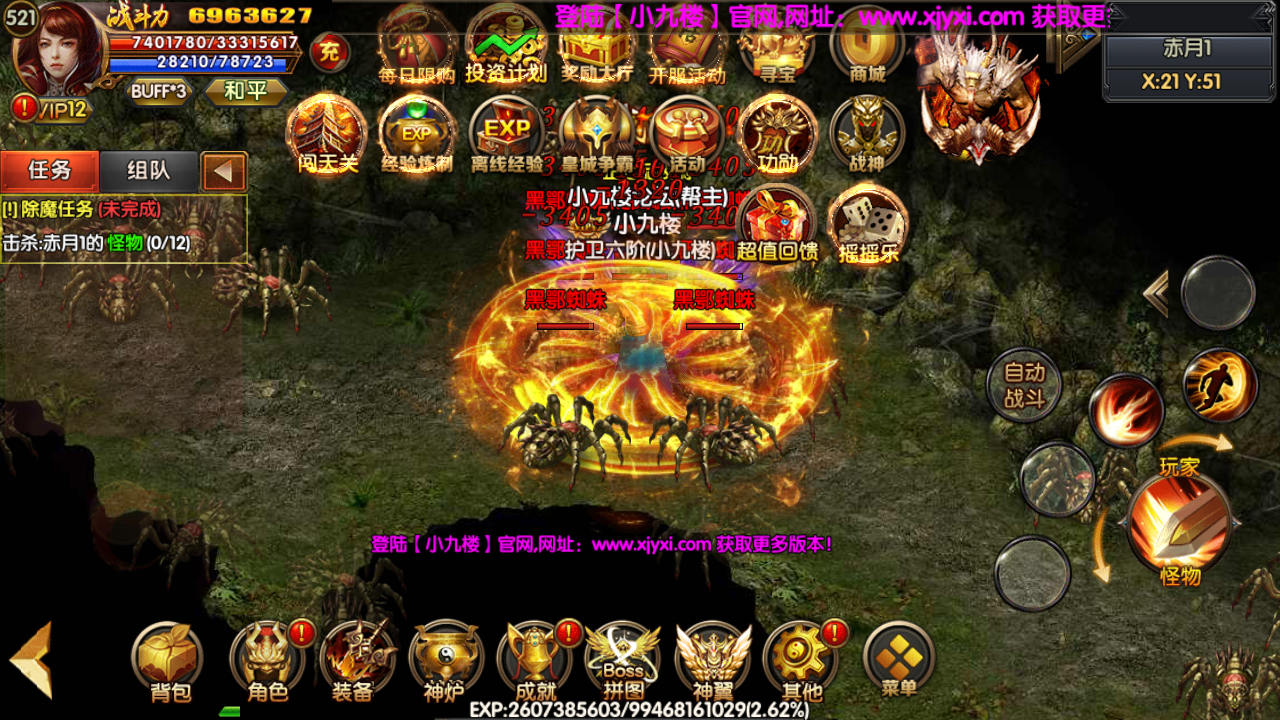Collapse the quest panel with arrow button

[x=226, y=170]
